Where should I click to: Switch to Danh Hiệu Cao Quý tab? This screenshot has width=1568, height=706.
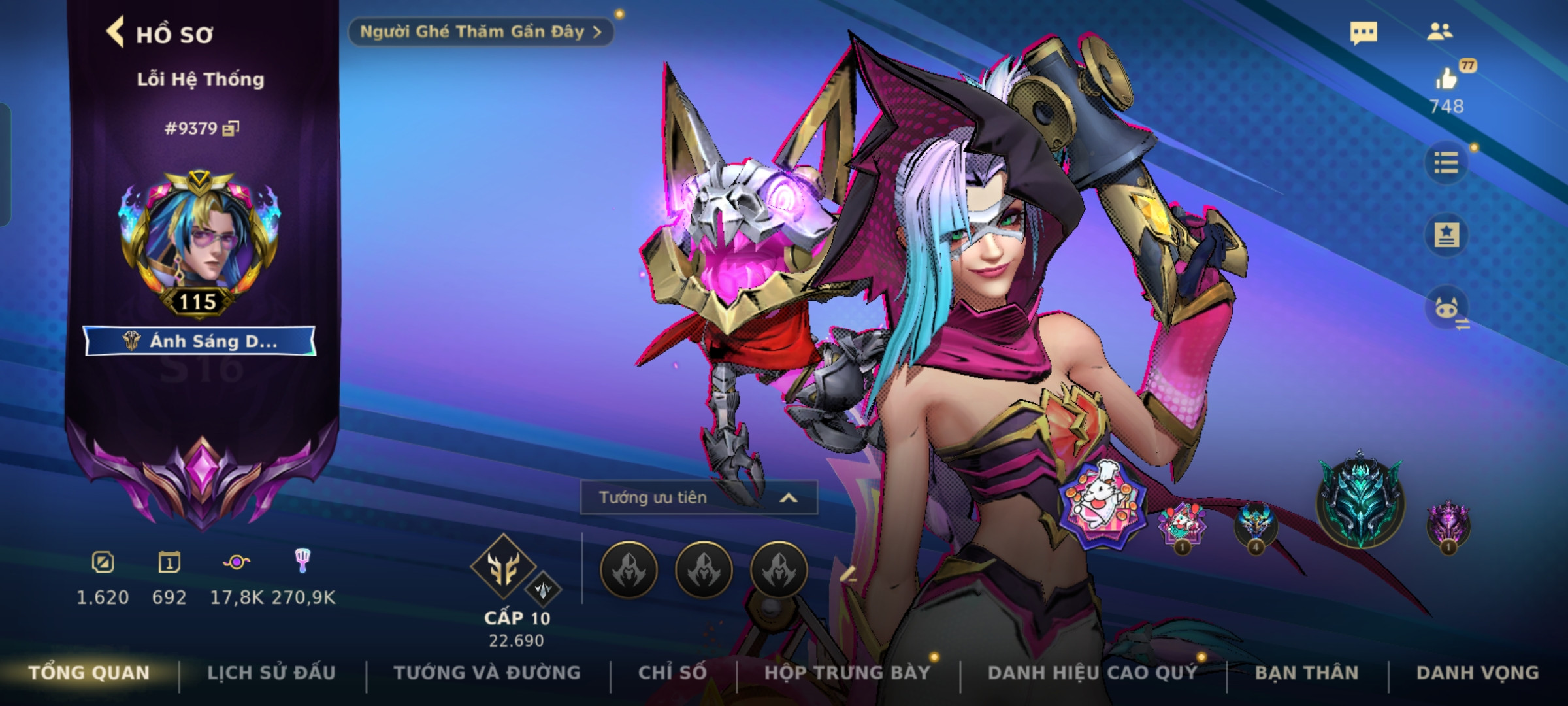pos(1092,673)
